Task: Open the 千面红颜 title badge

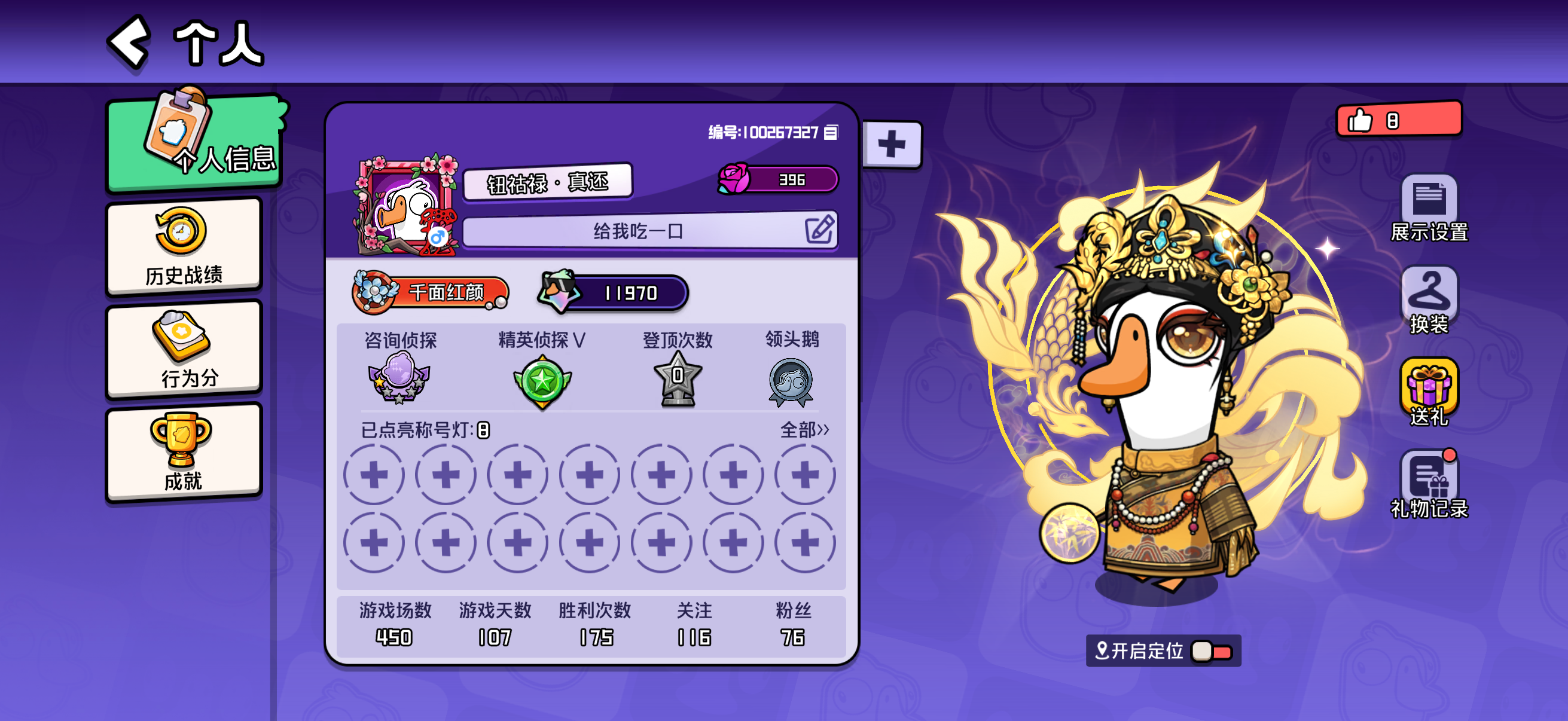Action: coord(431,293)
